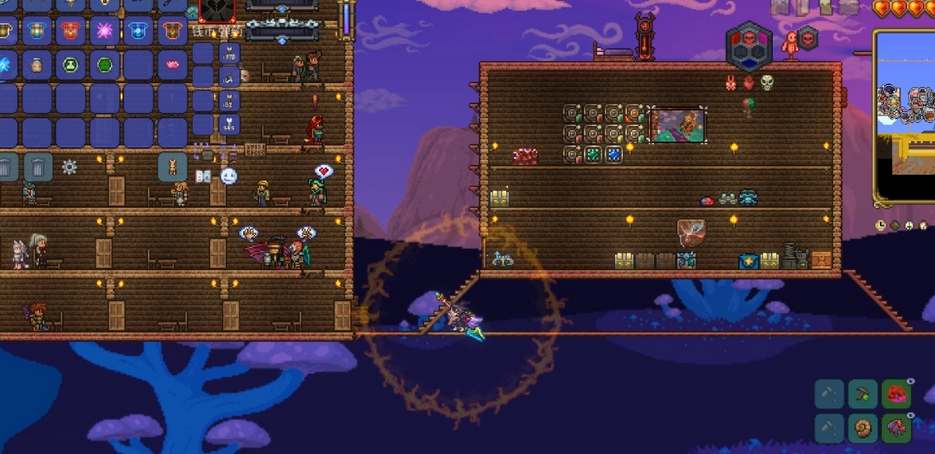Open the minimap in the gold frame
This screenshot has height=454, width=935.
pyautogui.click(x=906, y=115)
